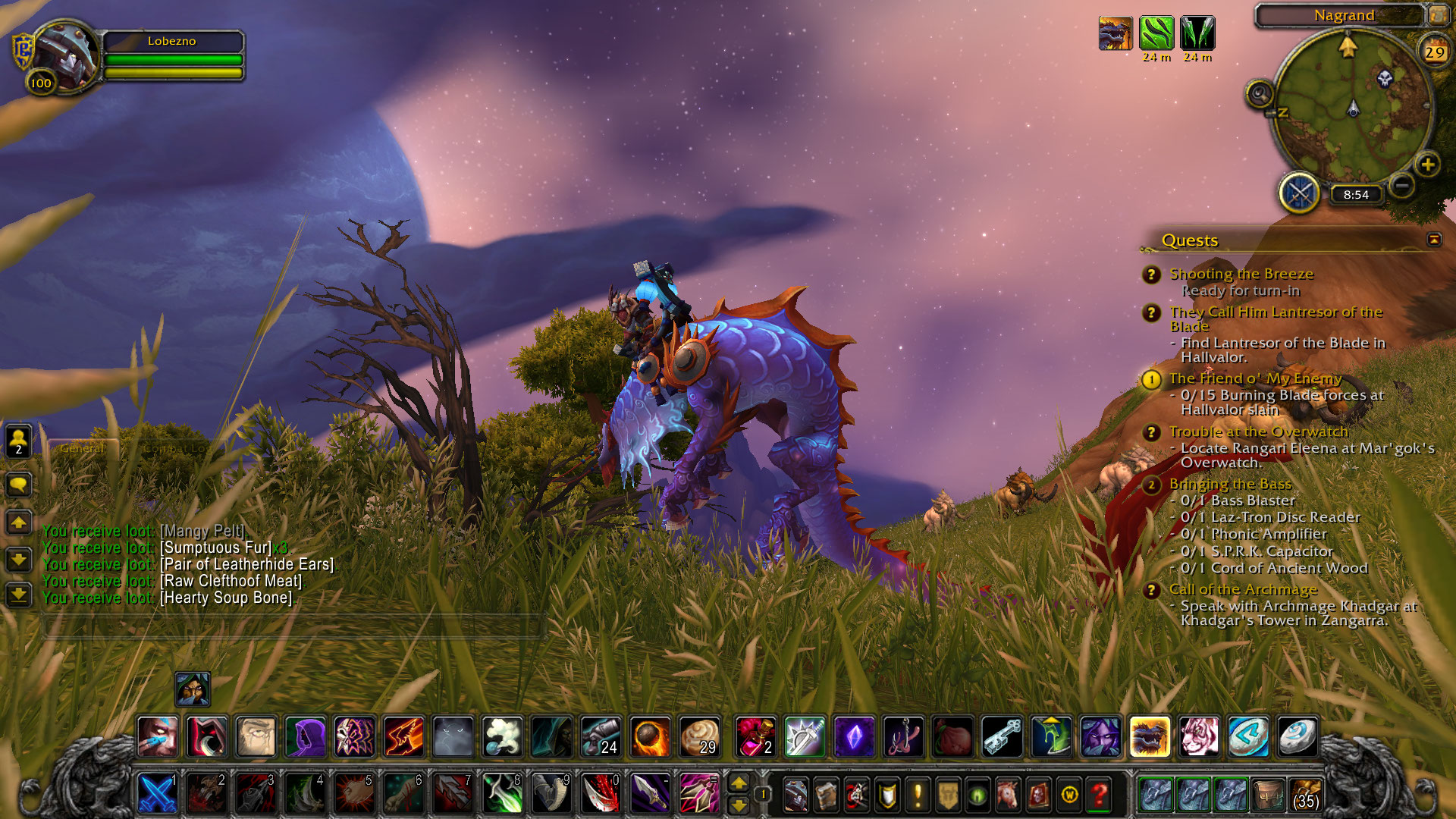Open the calendar showing day 29
1456x819 pixels.
tap(1434, 52)
